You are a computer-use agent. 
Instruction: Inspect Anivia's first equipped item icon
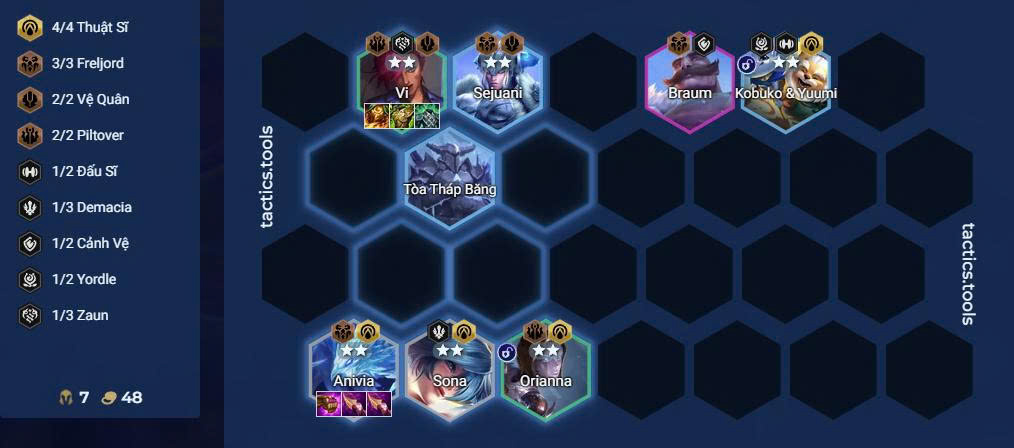[x=329, y=404]
